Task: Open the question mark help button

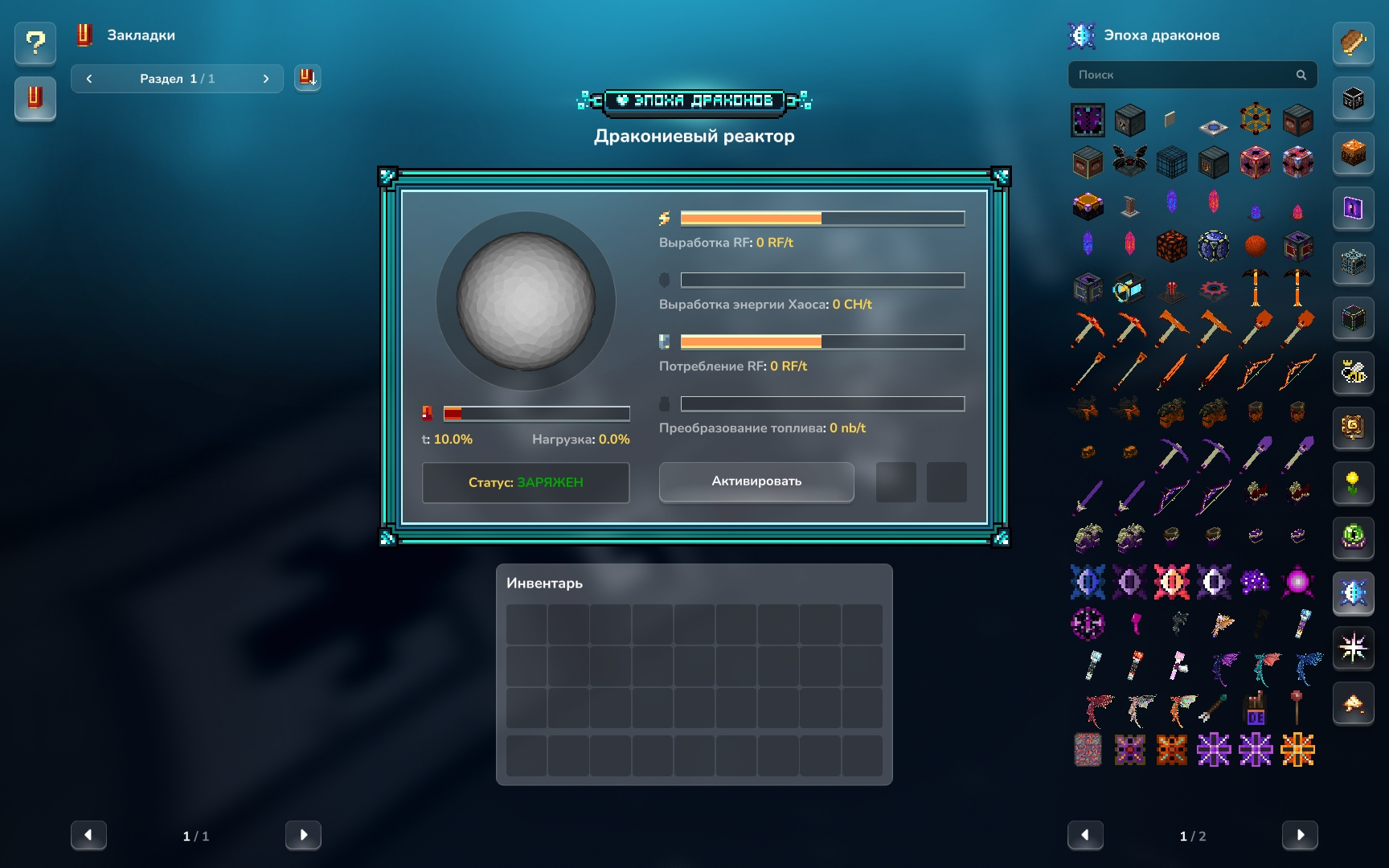Action: tap(35, 43)
